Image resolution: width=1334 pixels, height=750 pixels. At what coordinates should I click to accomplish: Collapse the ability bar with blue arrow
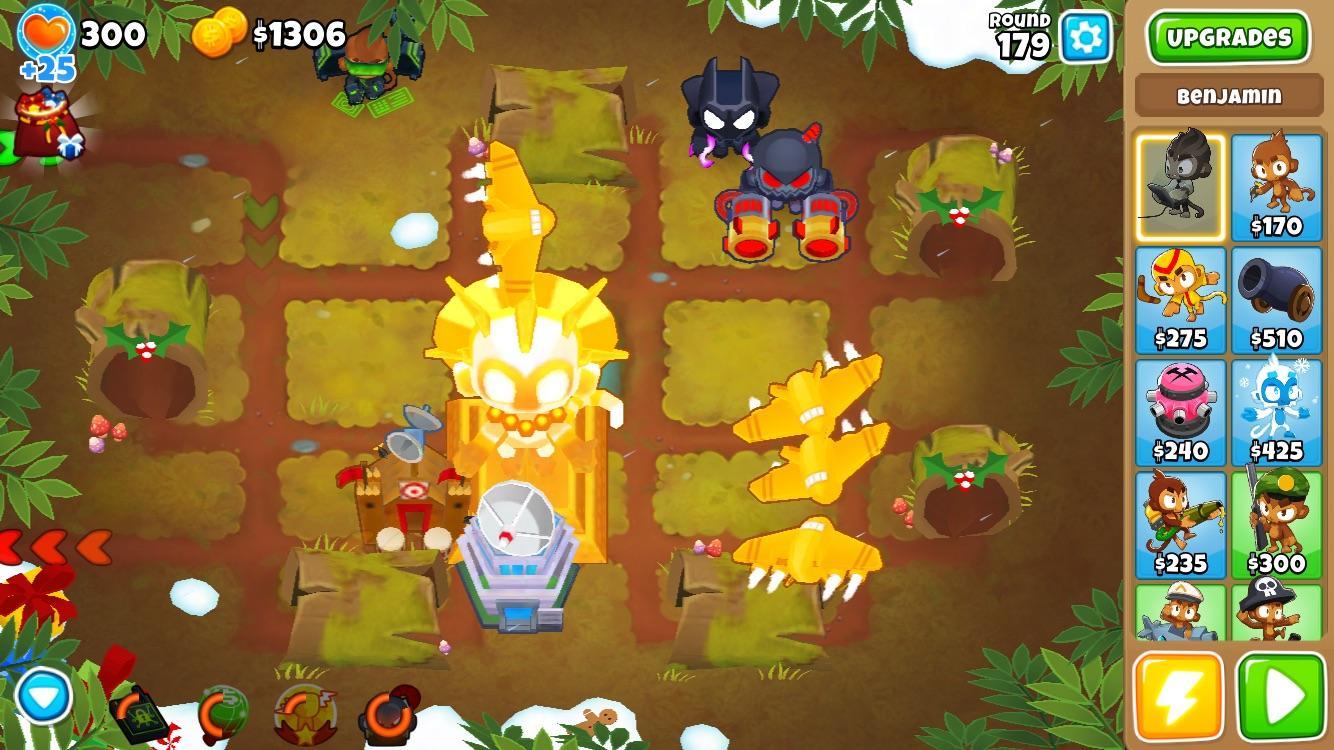[x=44, y=696]
